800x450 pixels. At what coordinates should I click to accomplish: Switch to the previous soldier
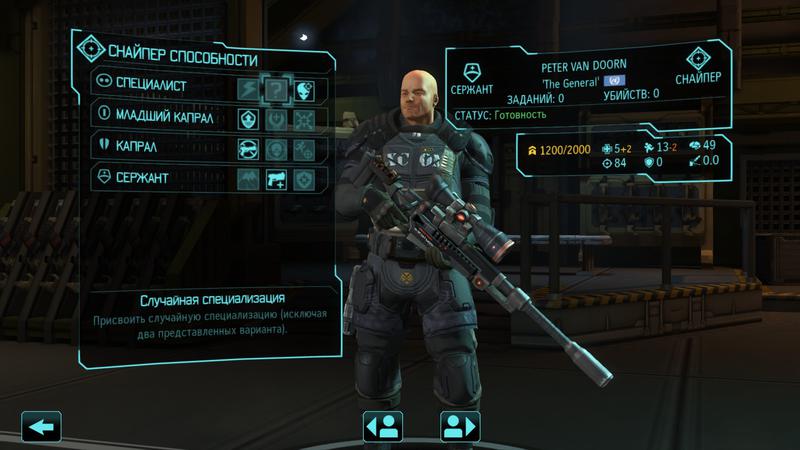click(381, 425)
